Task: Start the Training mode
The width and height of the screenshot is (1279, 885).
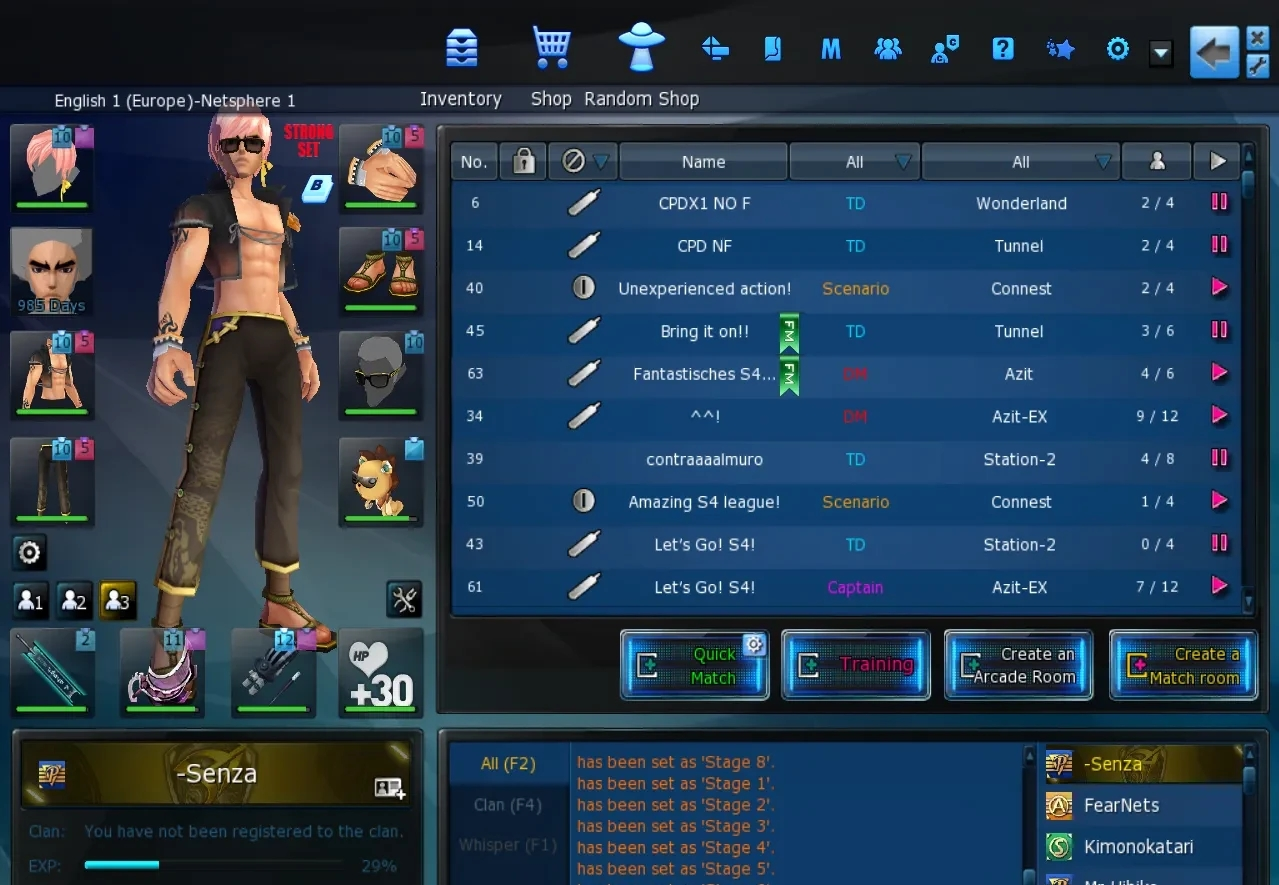Action: click(856, 665)
